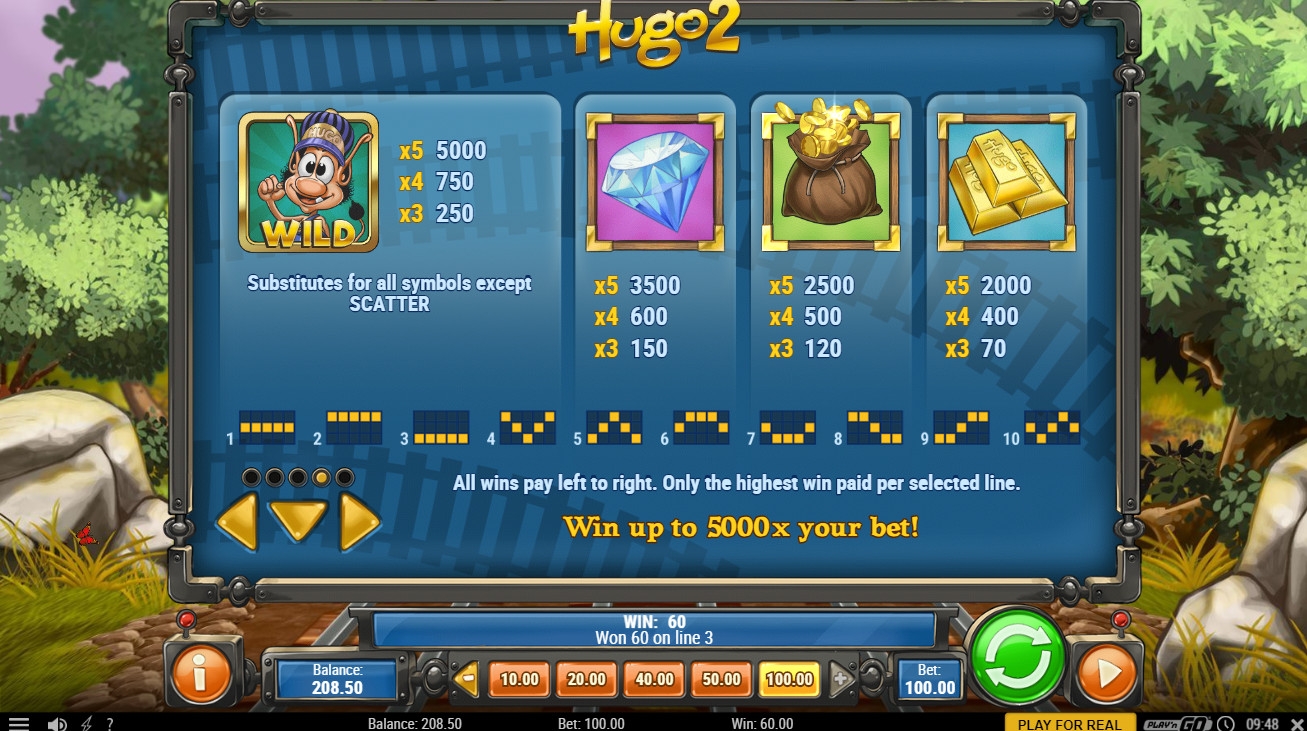Decrease bet with the minus arrow
This screenshot has height=731, width=1307.
coord(466,680)
